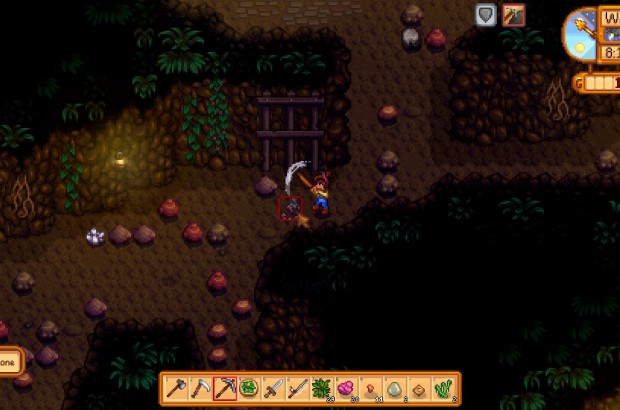Select the axe in the hotbar
This screenshot has height=410, width=620.
[x=177, y=387]
